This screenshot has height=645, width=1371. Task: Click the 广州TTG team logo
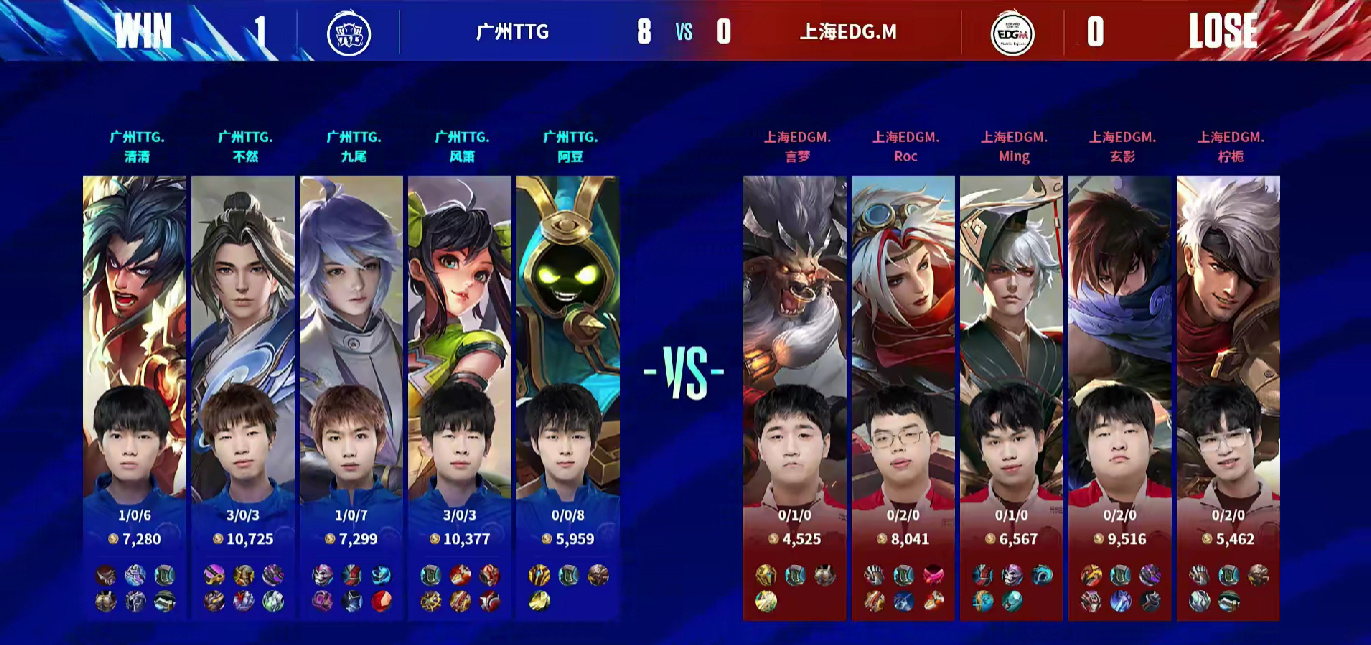(x=349, y=33)
